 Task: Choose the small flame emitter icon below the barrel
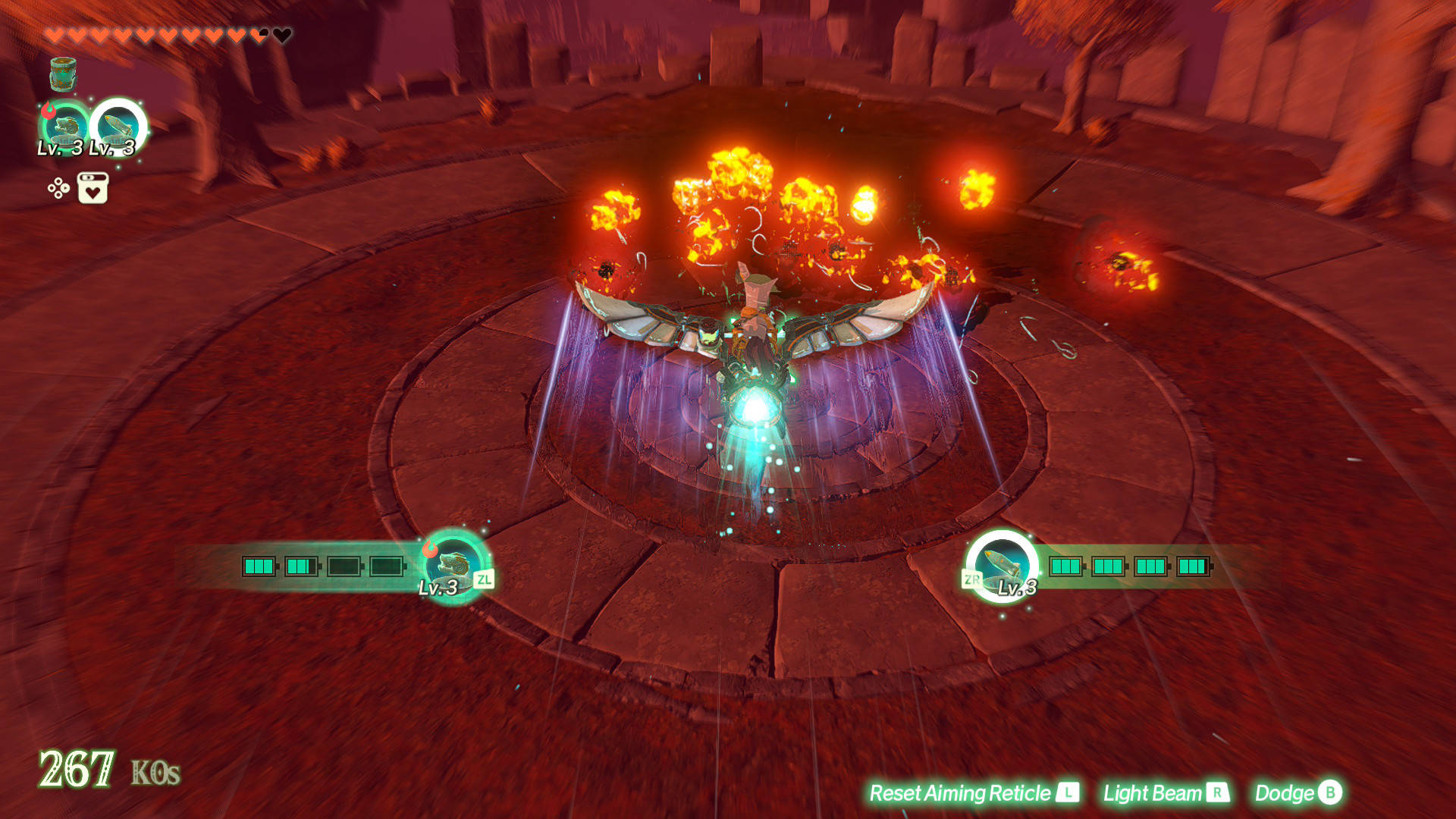pyautogui.click(x=65, y=127)
